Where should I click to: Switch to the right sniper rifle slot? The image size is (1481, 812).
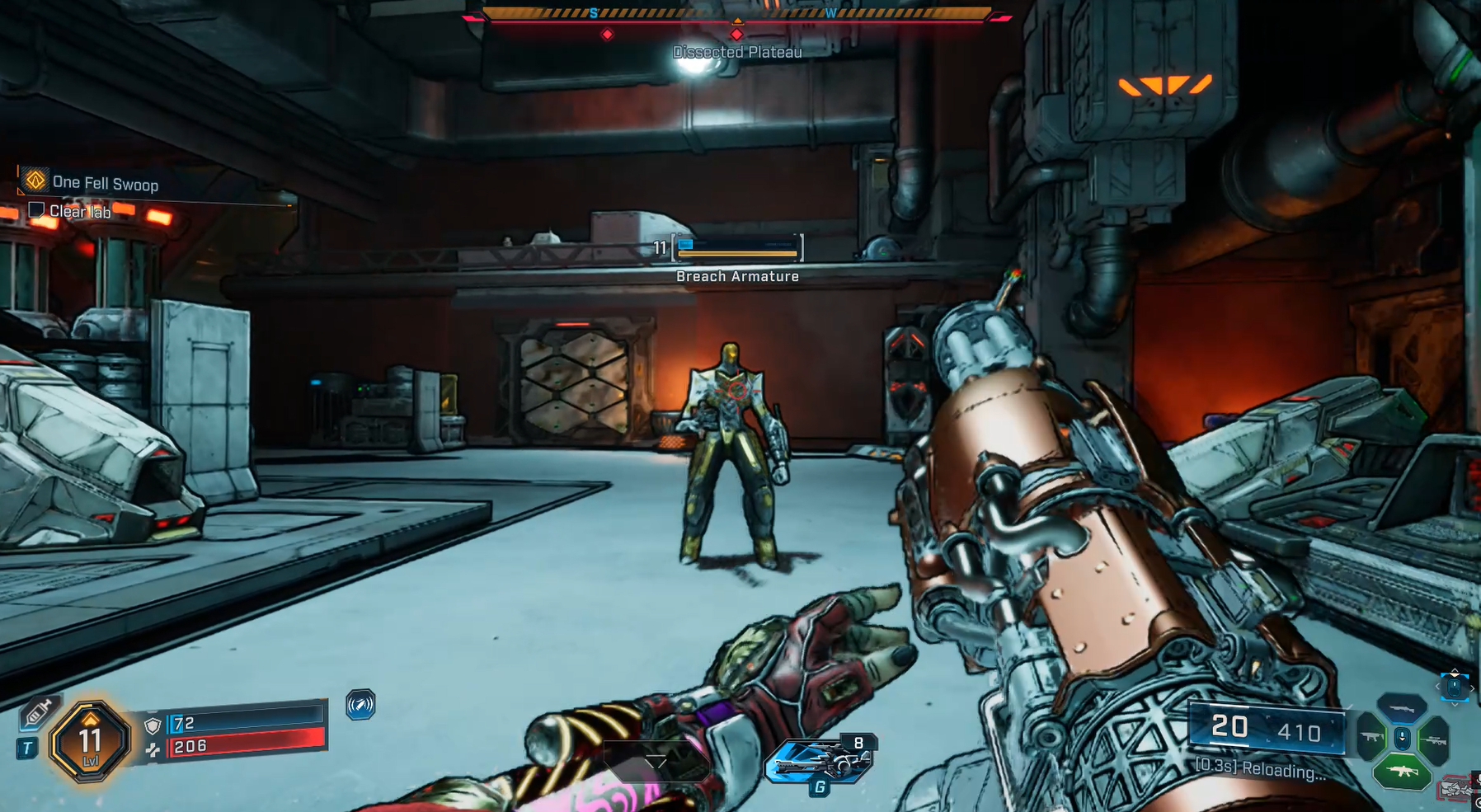click(1433, 739)
